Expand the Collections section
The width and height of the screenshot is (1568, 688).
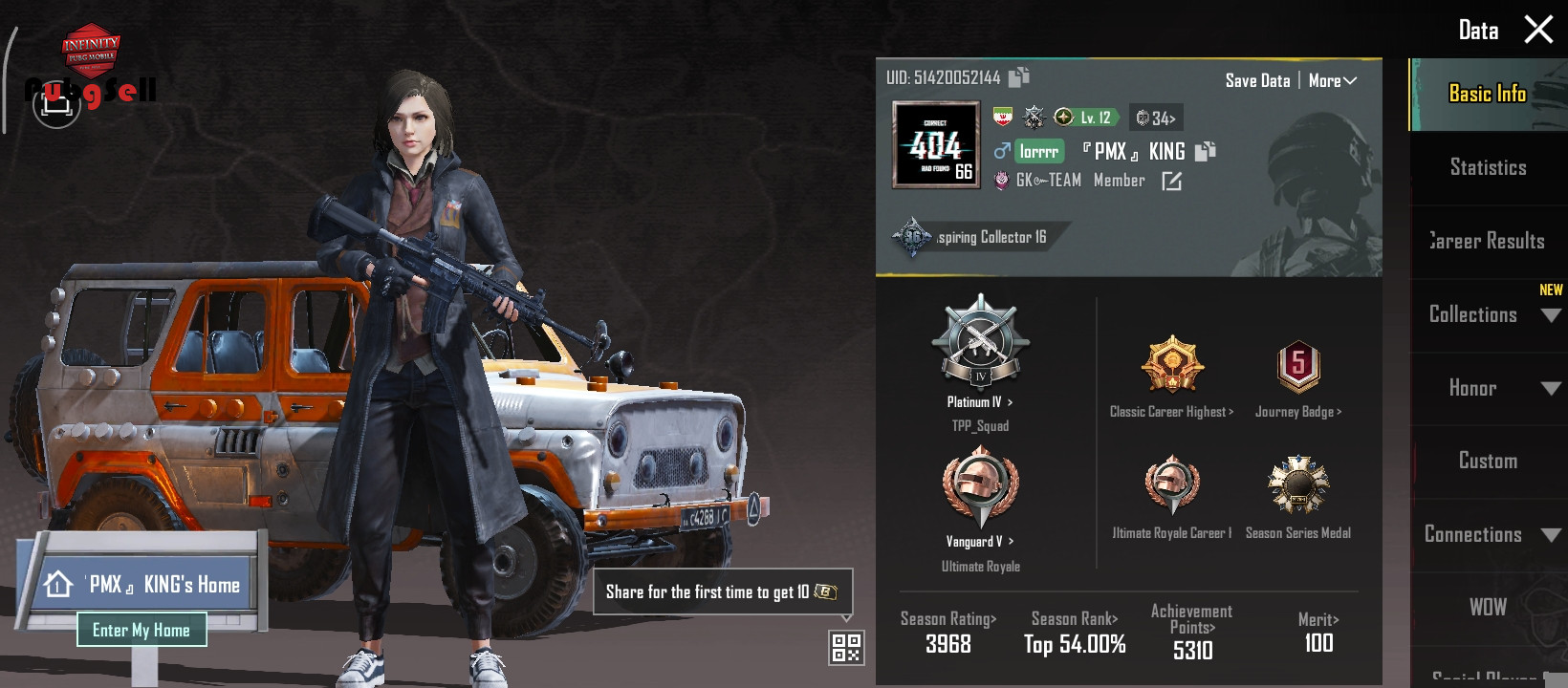[x=1488, y=314]
